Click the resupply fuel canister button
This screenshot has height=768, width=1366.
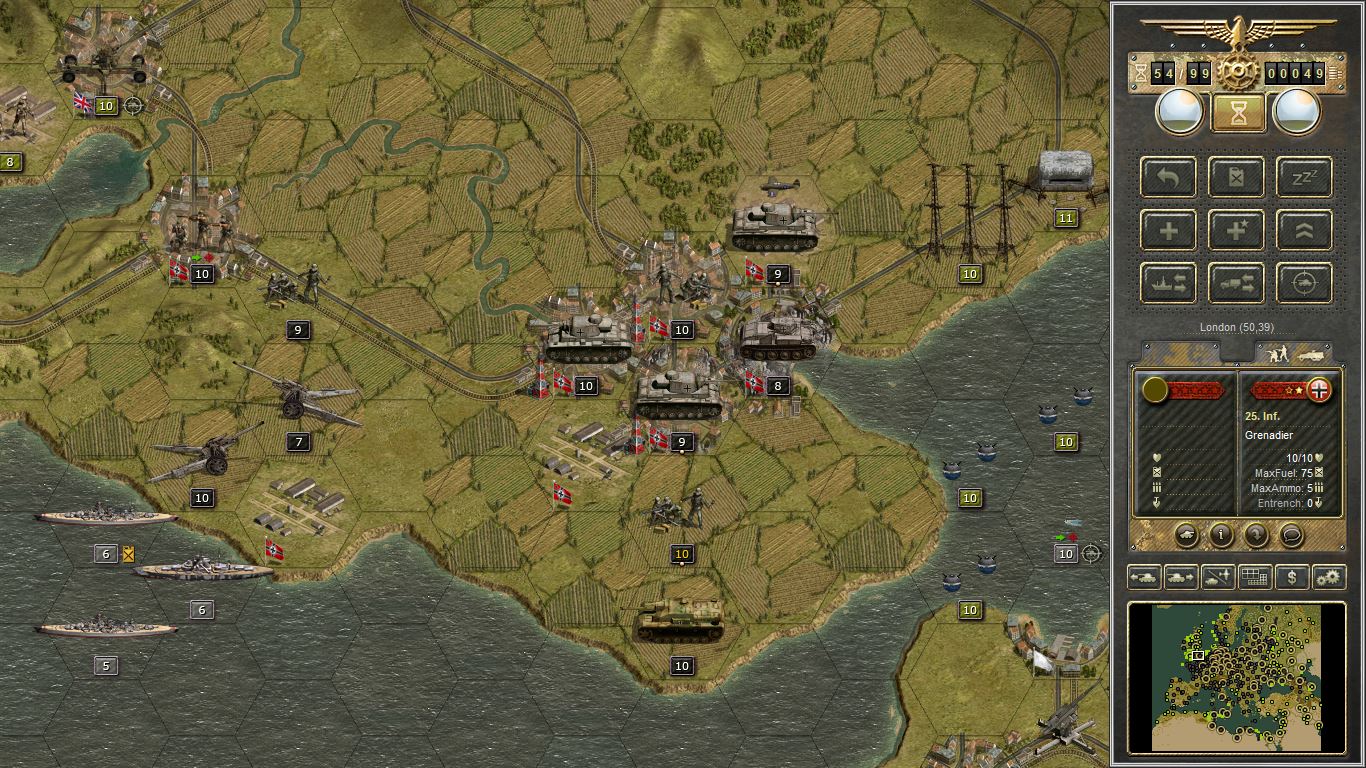pos(1236,177)
